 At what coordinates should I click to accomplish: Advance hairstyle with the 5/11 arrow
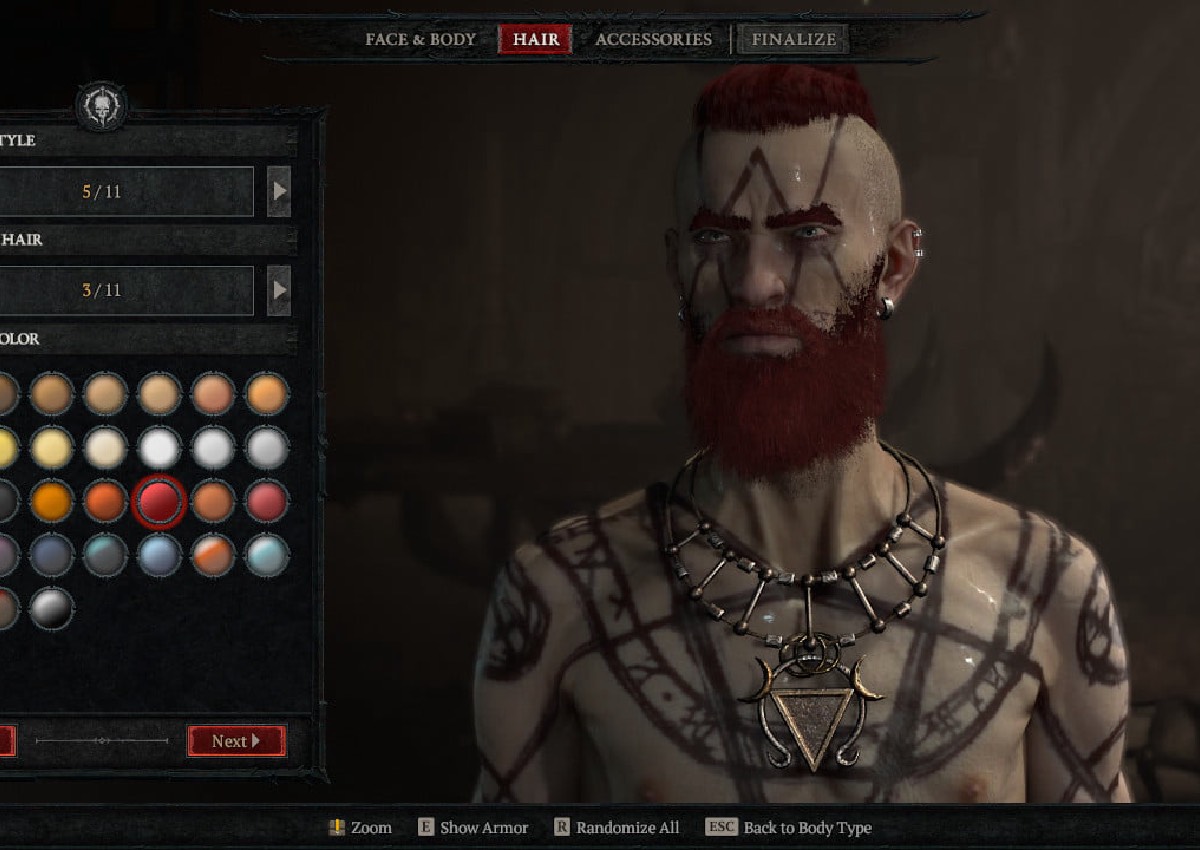coord(279,191)
